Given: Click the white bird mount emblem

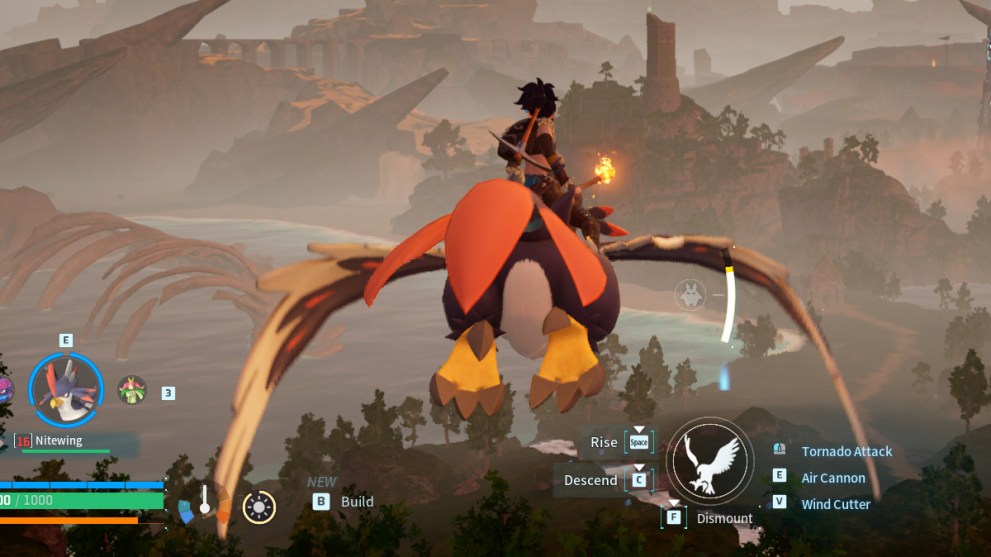Looking at the screenshot, I should 710,461.
